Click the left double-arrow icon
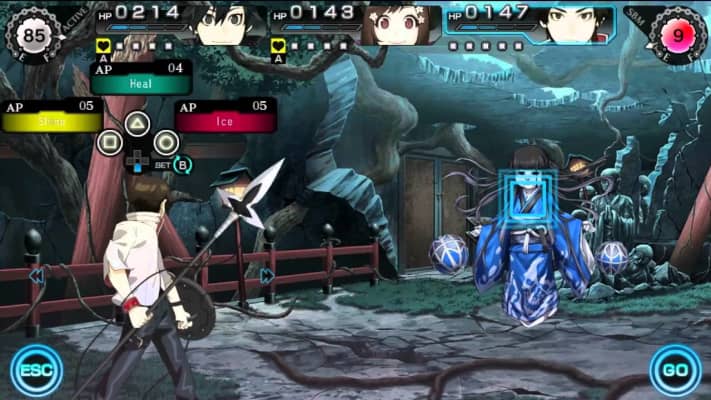This screenshot has width=711, height=400. tap(37, 275)
